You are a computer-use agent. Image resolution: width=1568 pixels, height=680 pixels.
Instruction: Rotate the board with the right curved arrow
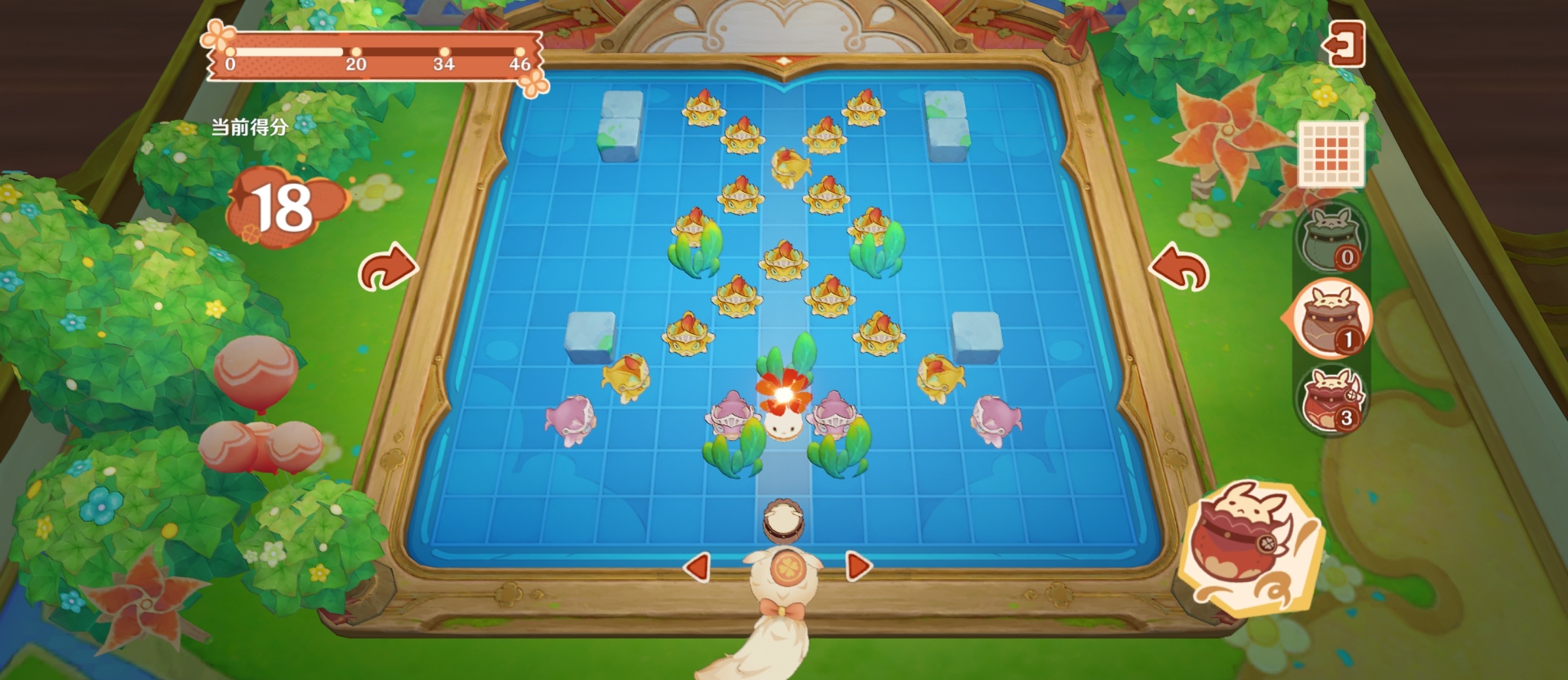coord(1180,268)
